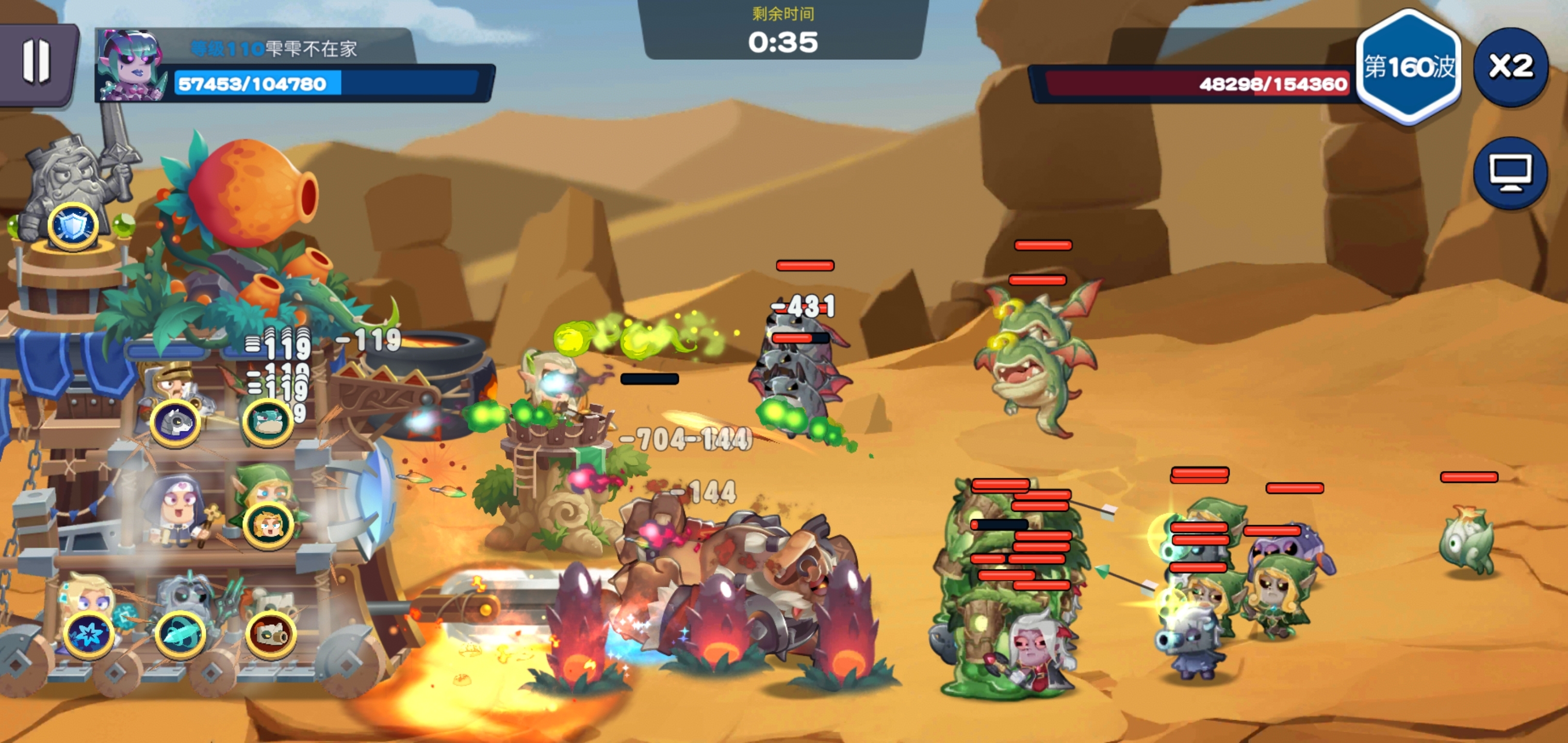
Task: Activate the robot cannon skill
Action: pos(271,634)
